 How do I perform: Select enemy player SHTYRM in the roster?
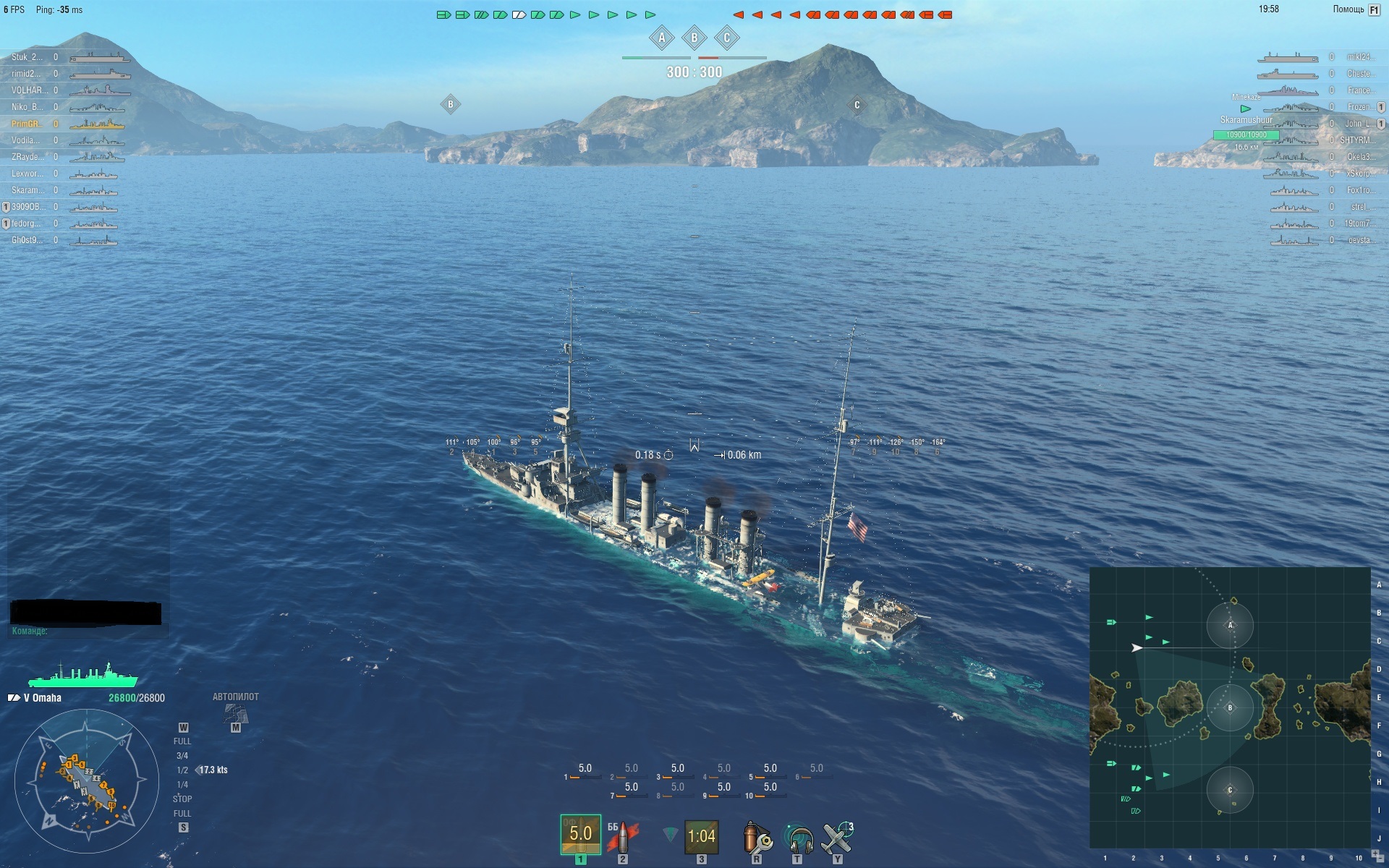(1357, 140)
